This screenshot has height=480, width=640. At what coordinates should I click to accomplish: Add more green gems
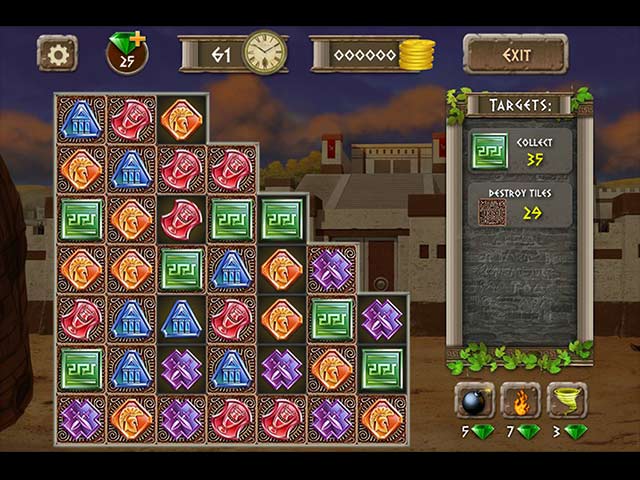(x=136, y=39)
